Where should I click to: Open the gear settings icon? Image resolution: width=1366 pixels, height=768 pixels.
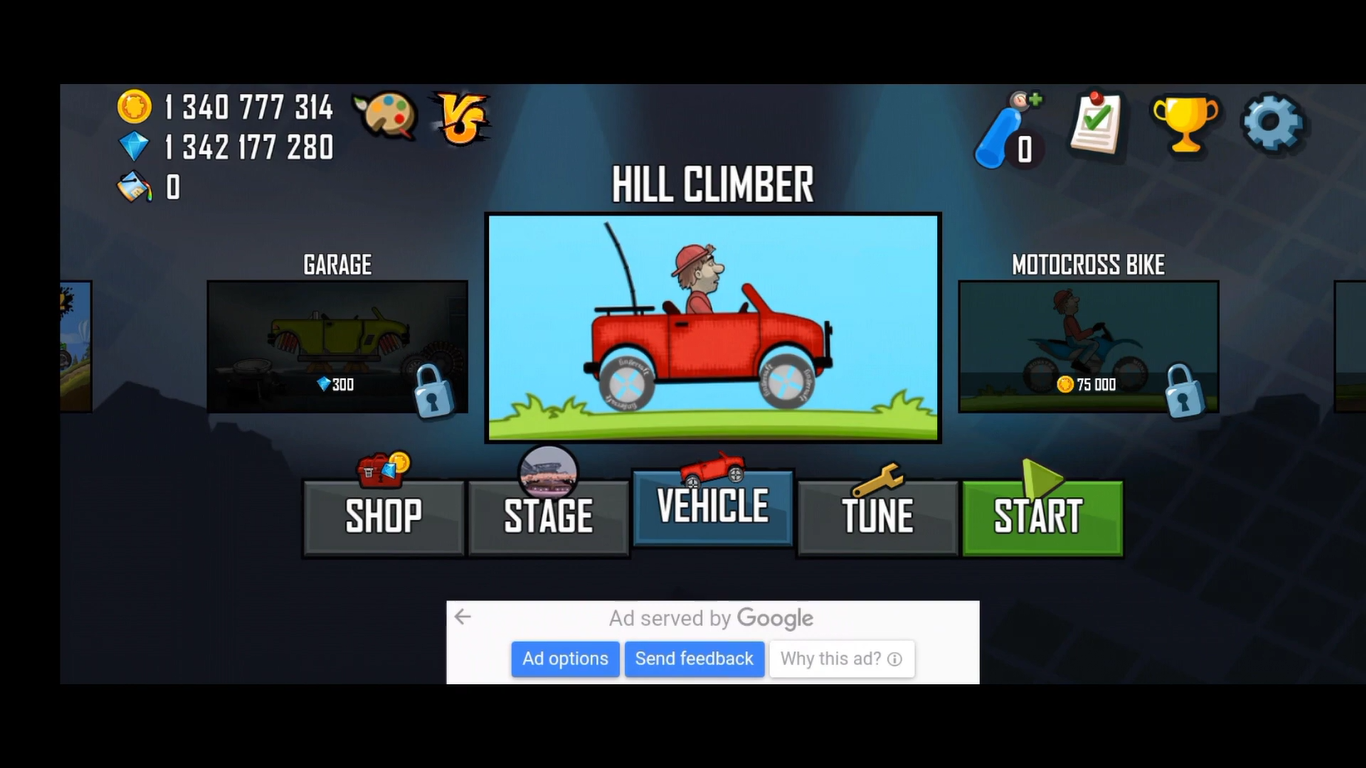(1272, 123)
